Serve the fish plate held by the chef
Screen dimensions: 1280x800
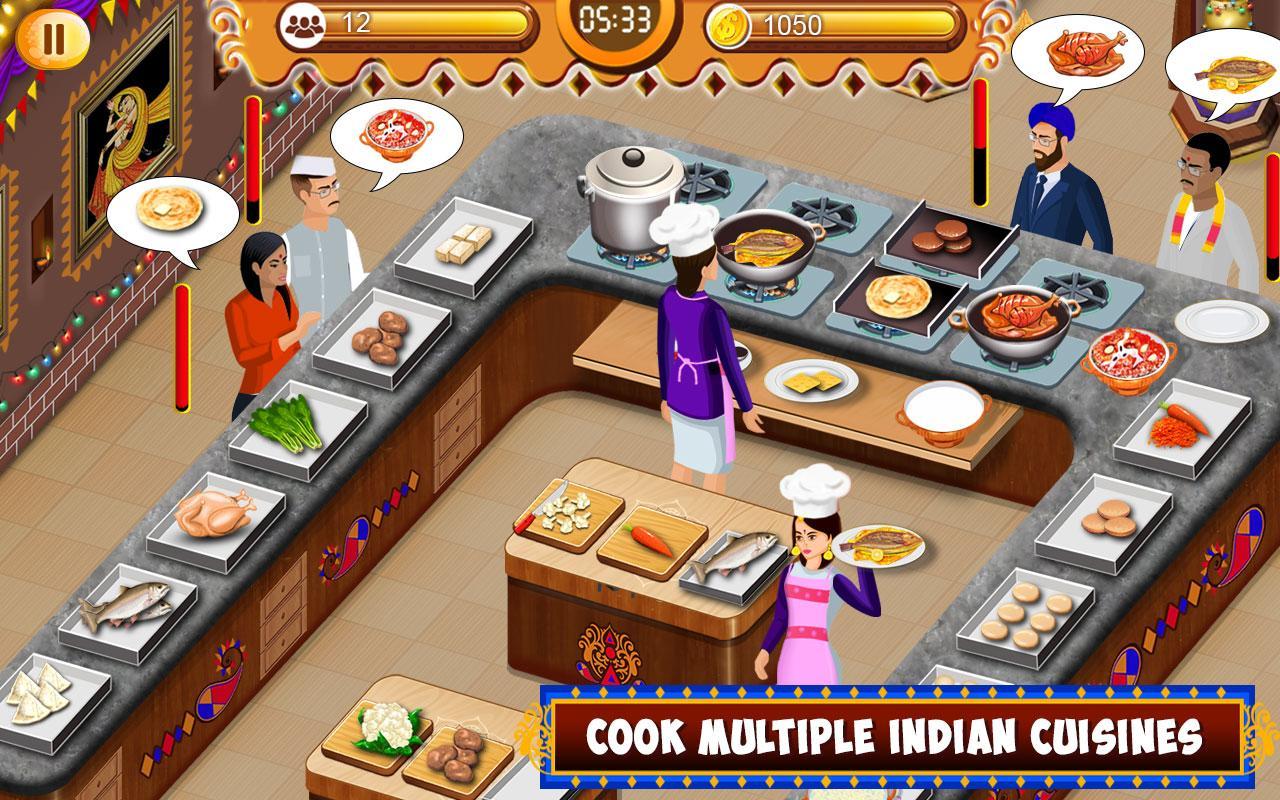[x=879, y=548]
